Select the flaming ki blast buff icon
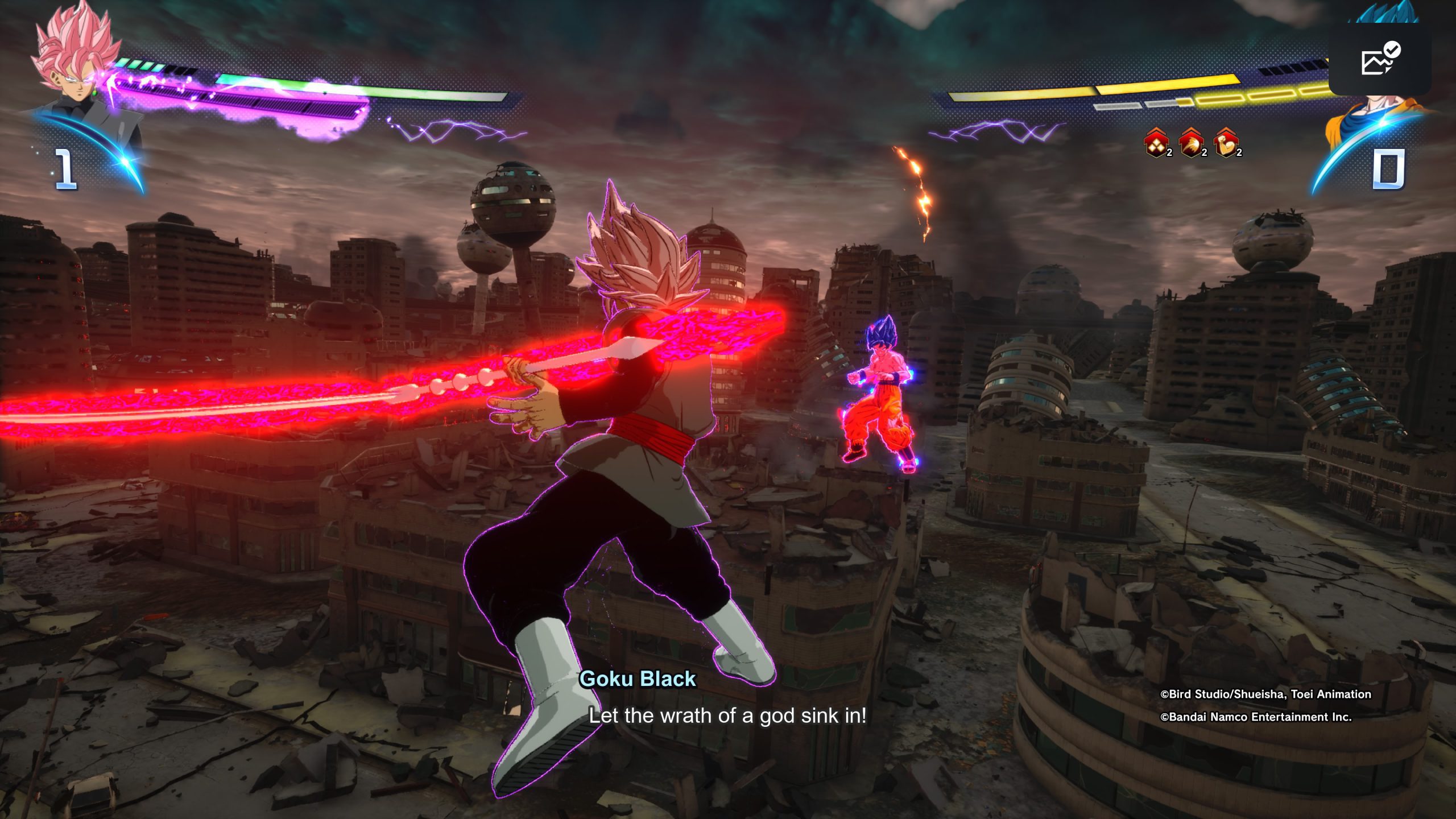The height and width of the screenshot is (819, 1456). 1191,143
